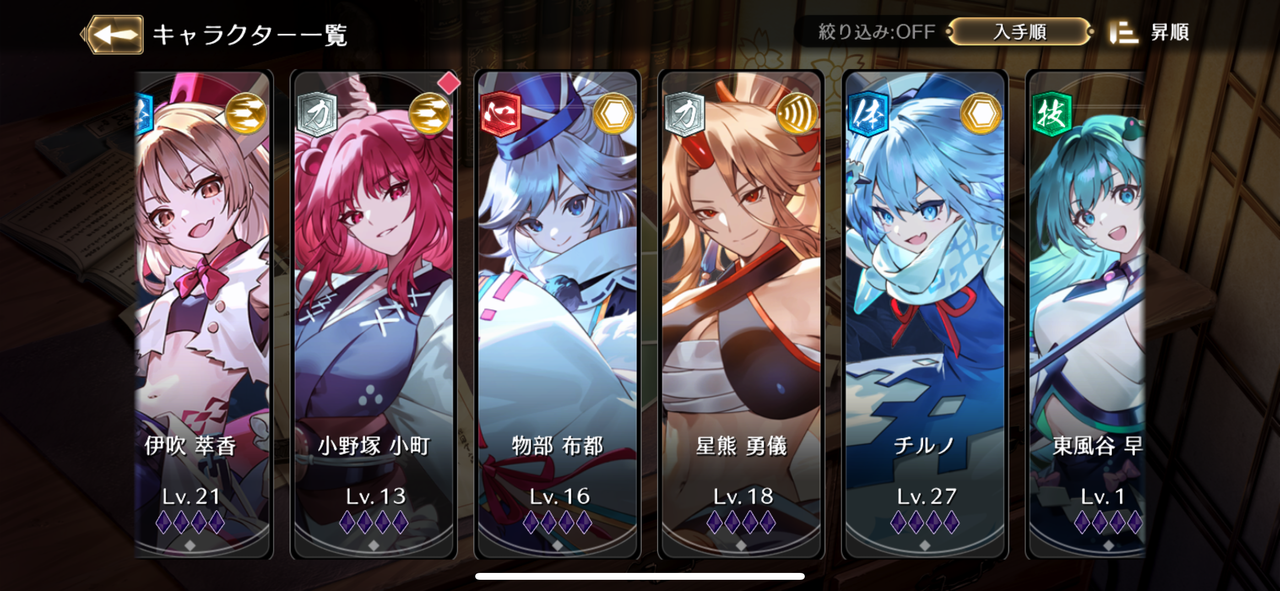View the 東風谷 早苗 character card
1280x591 pixels.
pyautogui.click(x=1087, y=310)
